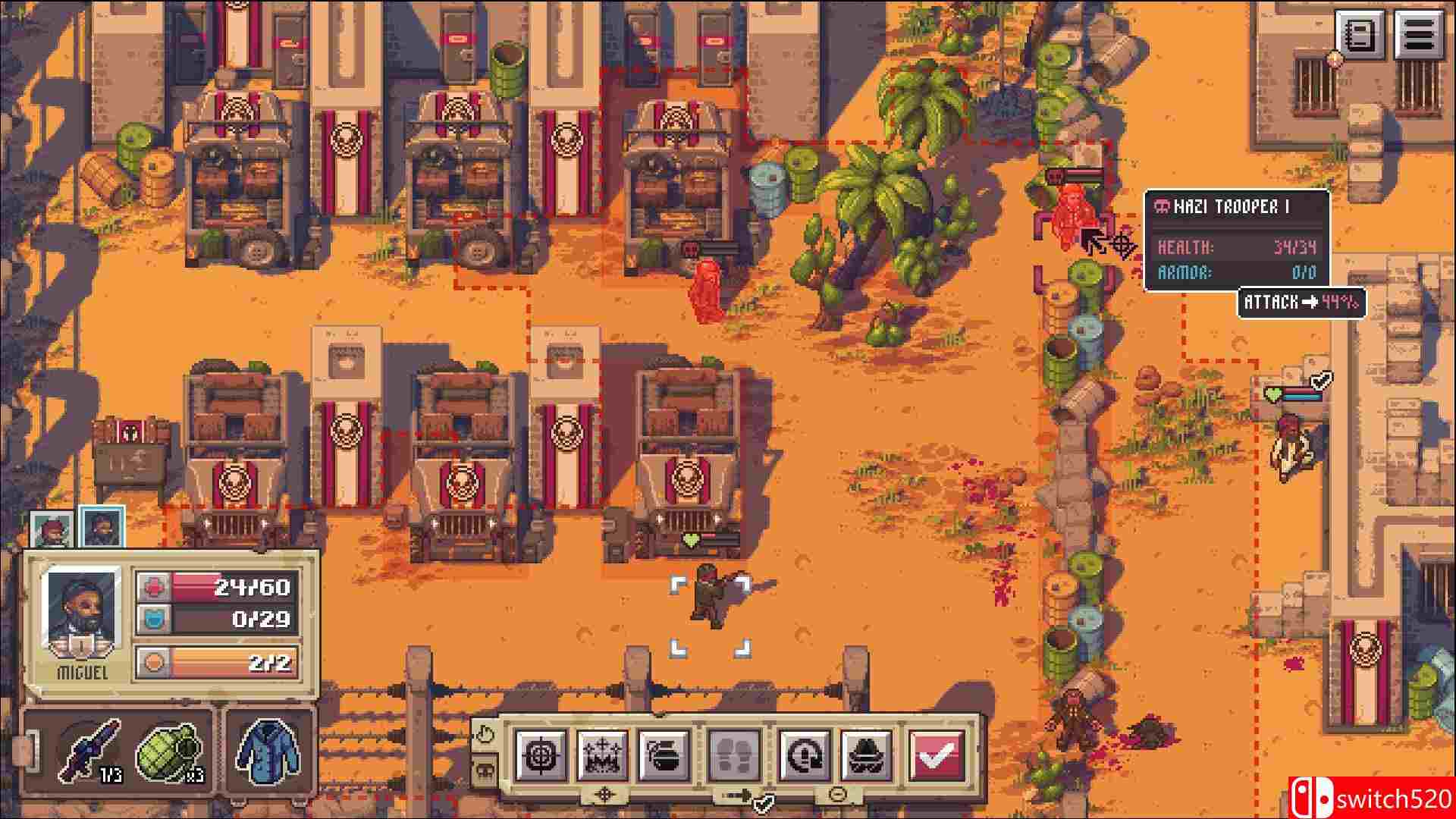This screenshot has width=1456, height=819.
Task: Click the Attack 44% prompt on Nazi Trooper
Action: (x=1300, y=303)
